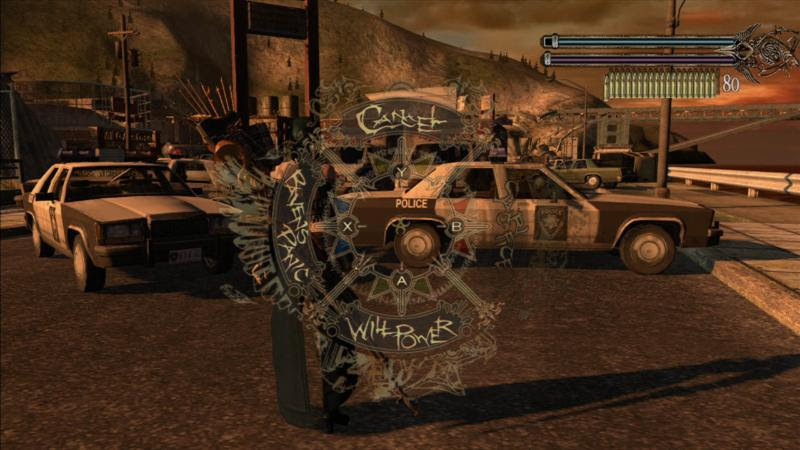This screenshot has width=800, height=450.
Task: Activate the Willpower option
Action: point(399,328)
